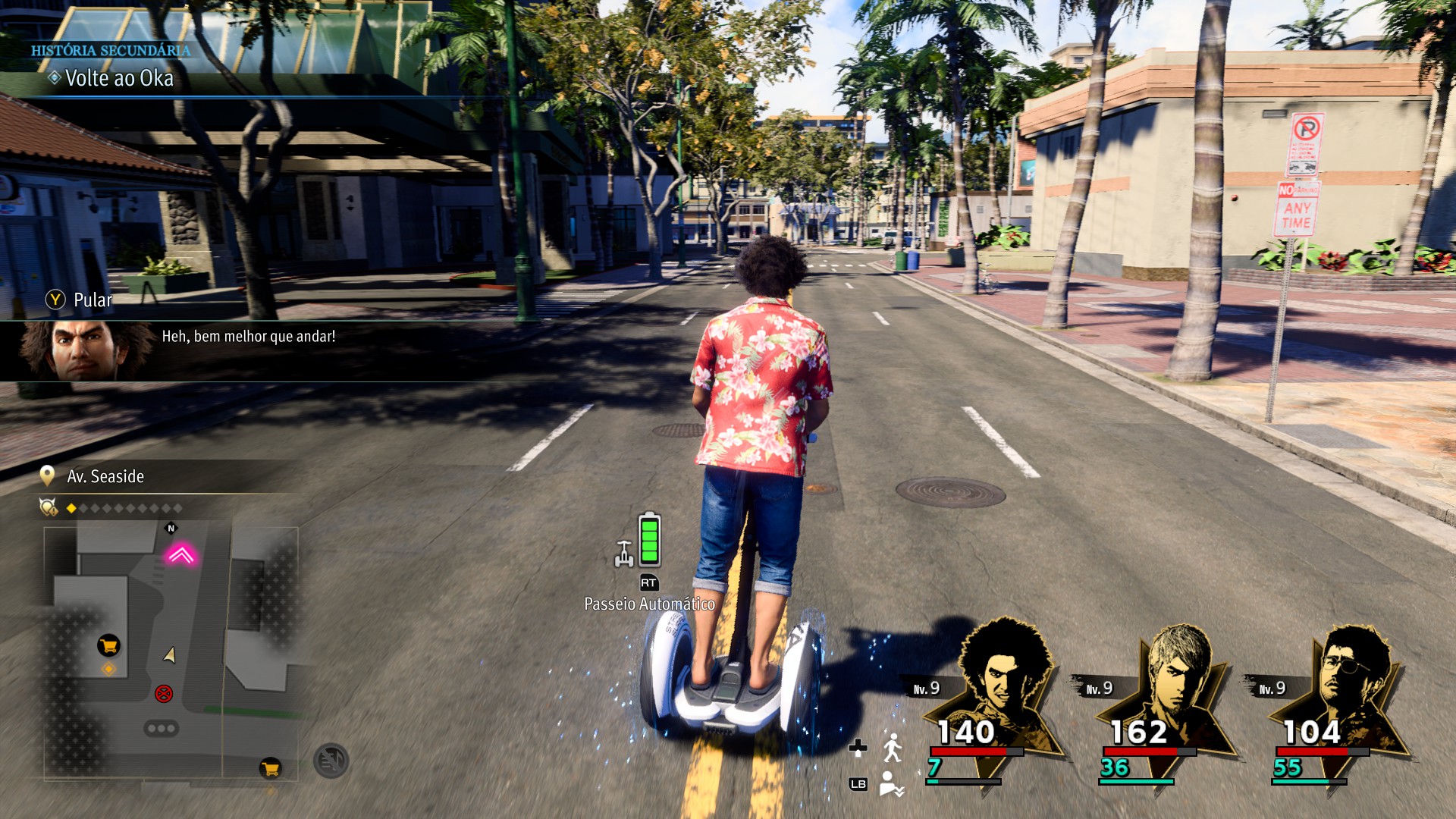Click the pink destination marker on minimap

tap(180, 555)
